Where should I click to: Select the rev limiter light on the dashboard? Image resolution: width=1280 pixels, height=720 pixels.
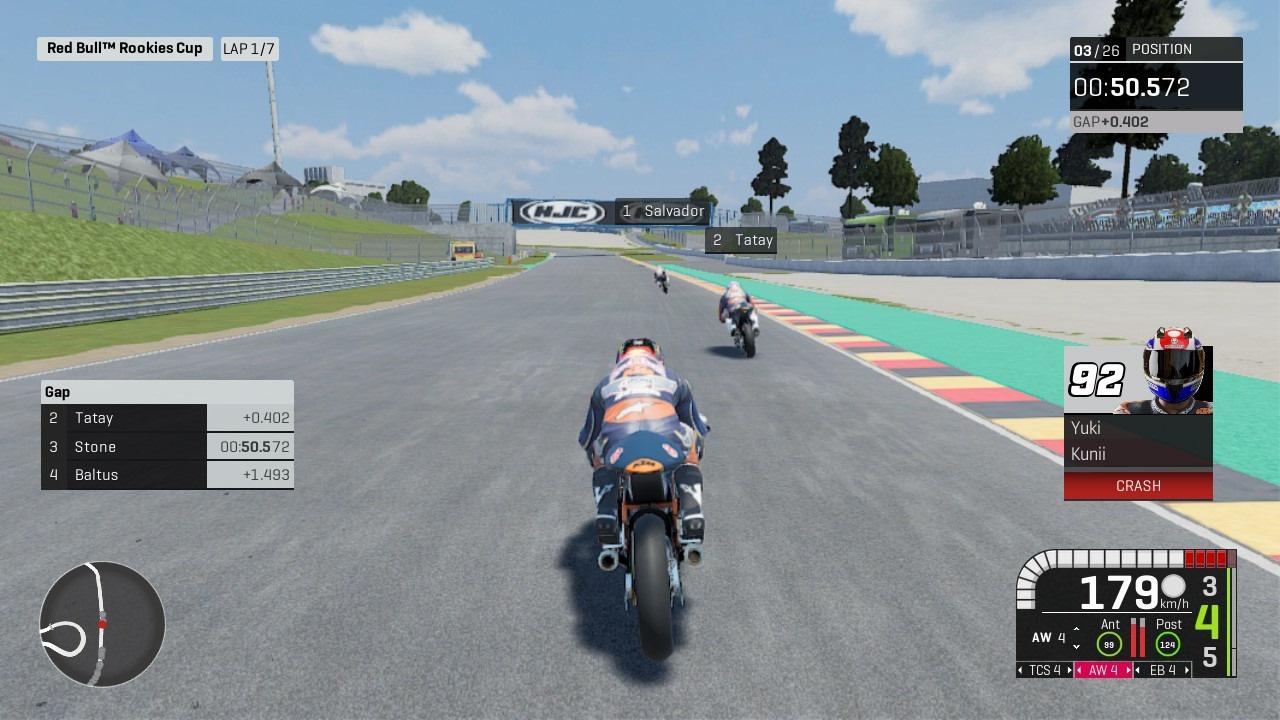coord(1206,560)
